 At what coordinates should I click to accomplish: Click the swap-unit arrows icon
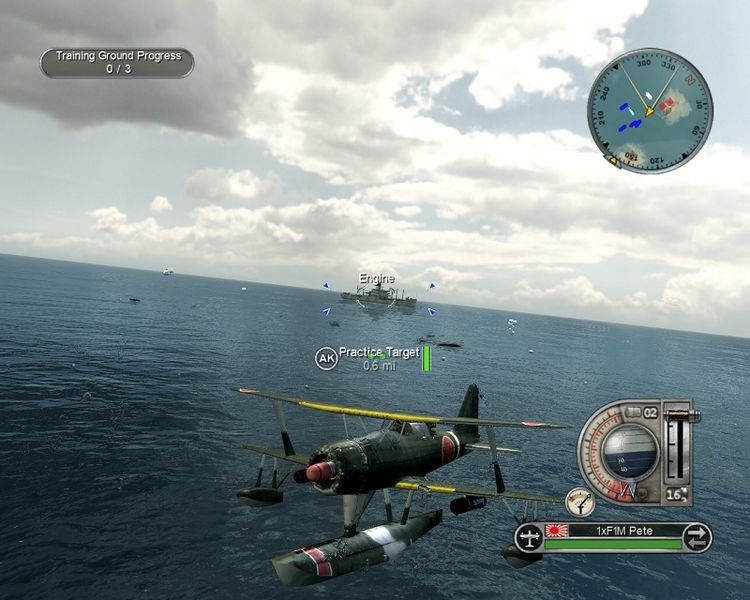pyautogui.click(x=696, y=538)
